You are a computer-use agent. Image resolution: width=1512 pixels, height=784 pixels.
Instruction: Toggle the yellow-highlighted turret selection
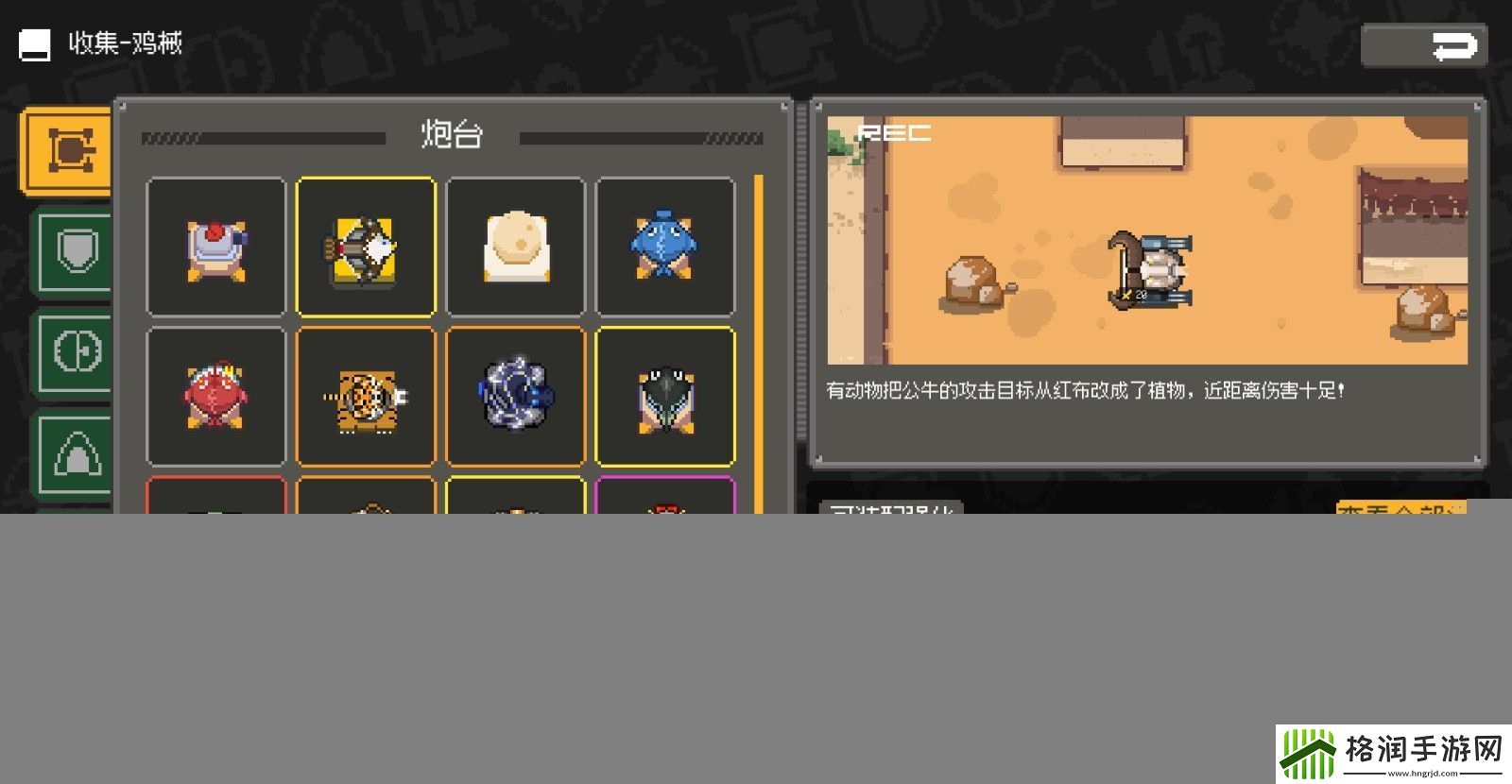pos(366,244)
